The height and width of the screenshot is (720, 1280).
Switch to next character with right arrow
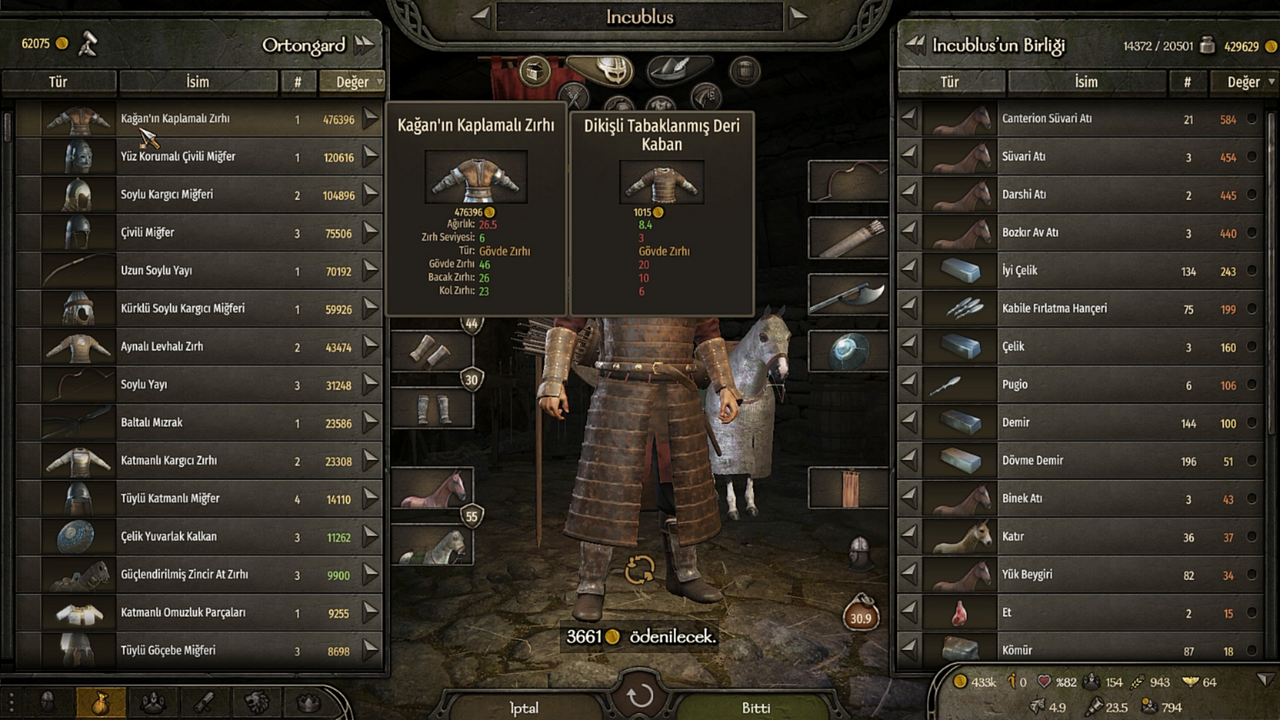coord(798,16)
